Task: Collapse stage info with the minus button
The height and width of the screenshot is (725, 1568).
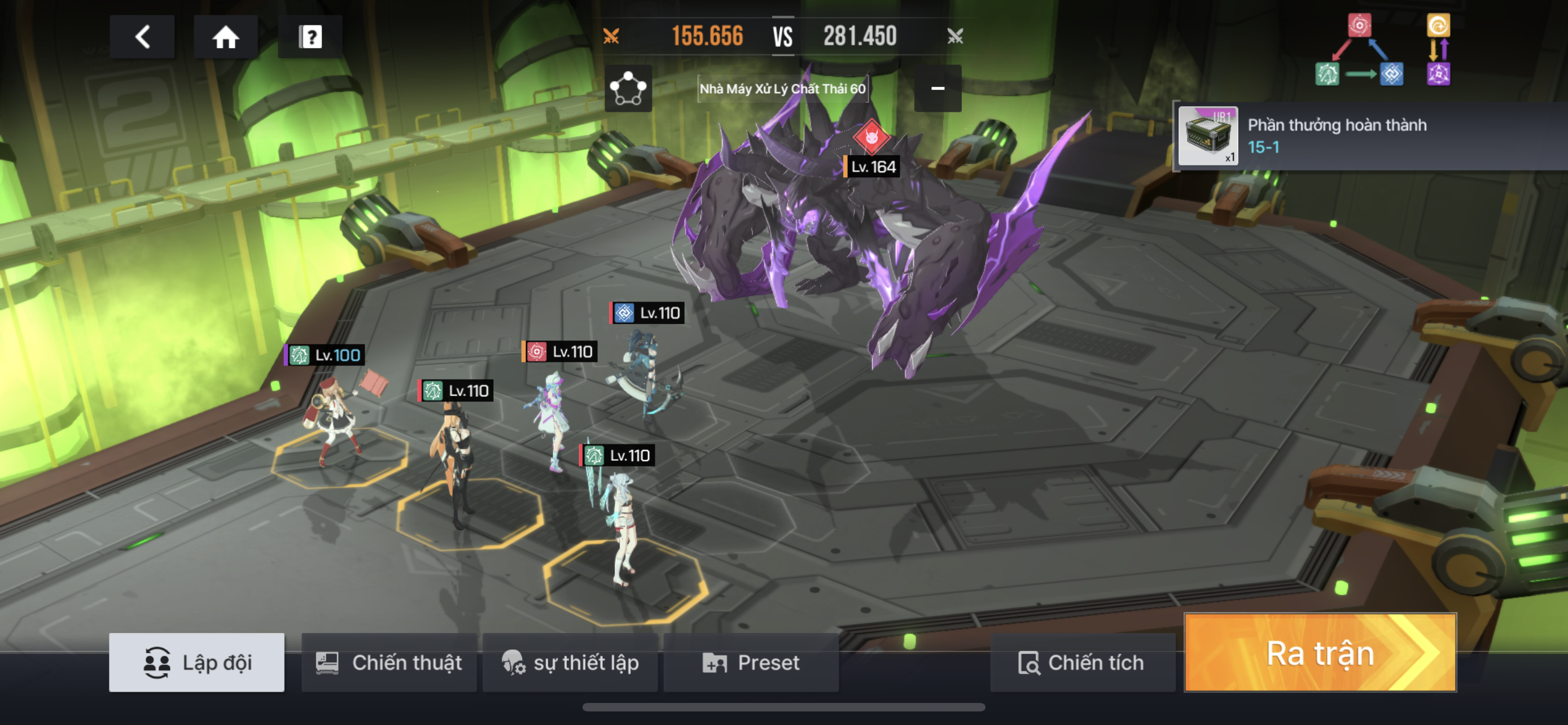Action: pyautogui.click(x=938, y=89)
